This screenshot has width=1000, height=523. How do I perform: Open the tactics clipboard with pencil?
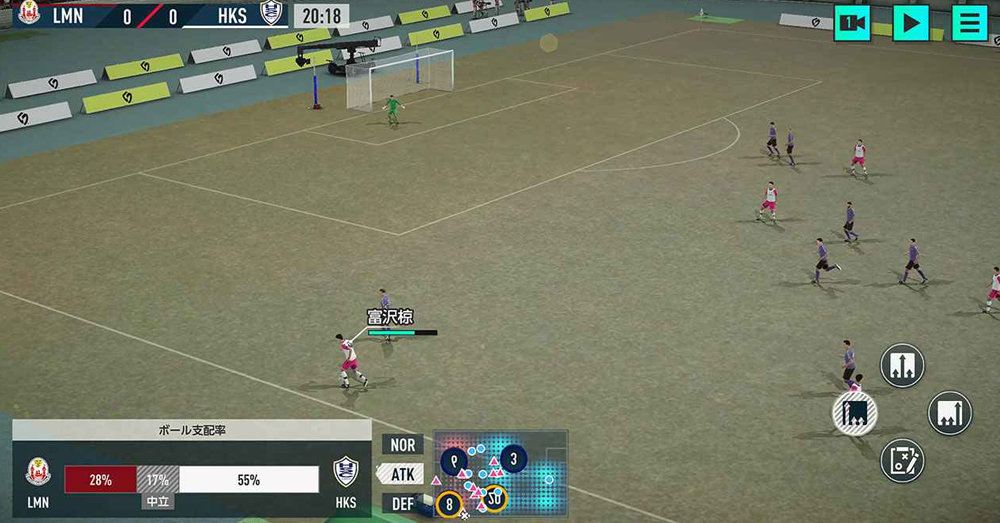[x=902, y=461]
